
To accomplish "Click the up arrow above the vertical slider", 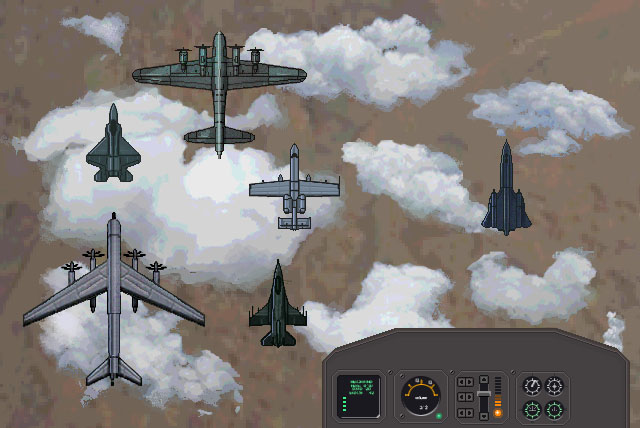I will pos(484,380).
